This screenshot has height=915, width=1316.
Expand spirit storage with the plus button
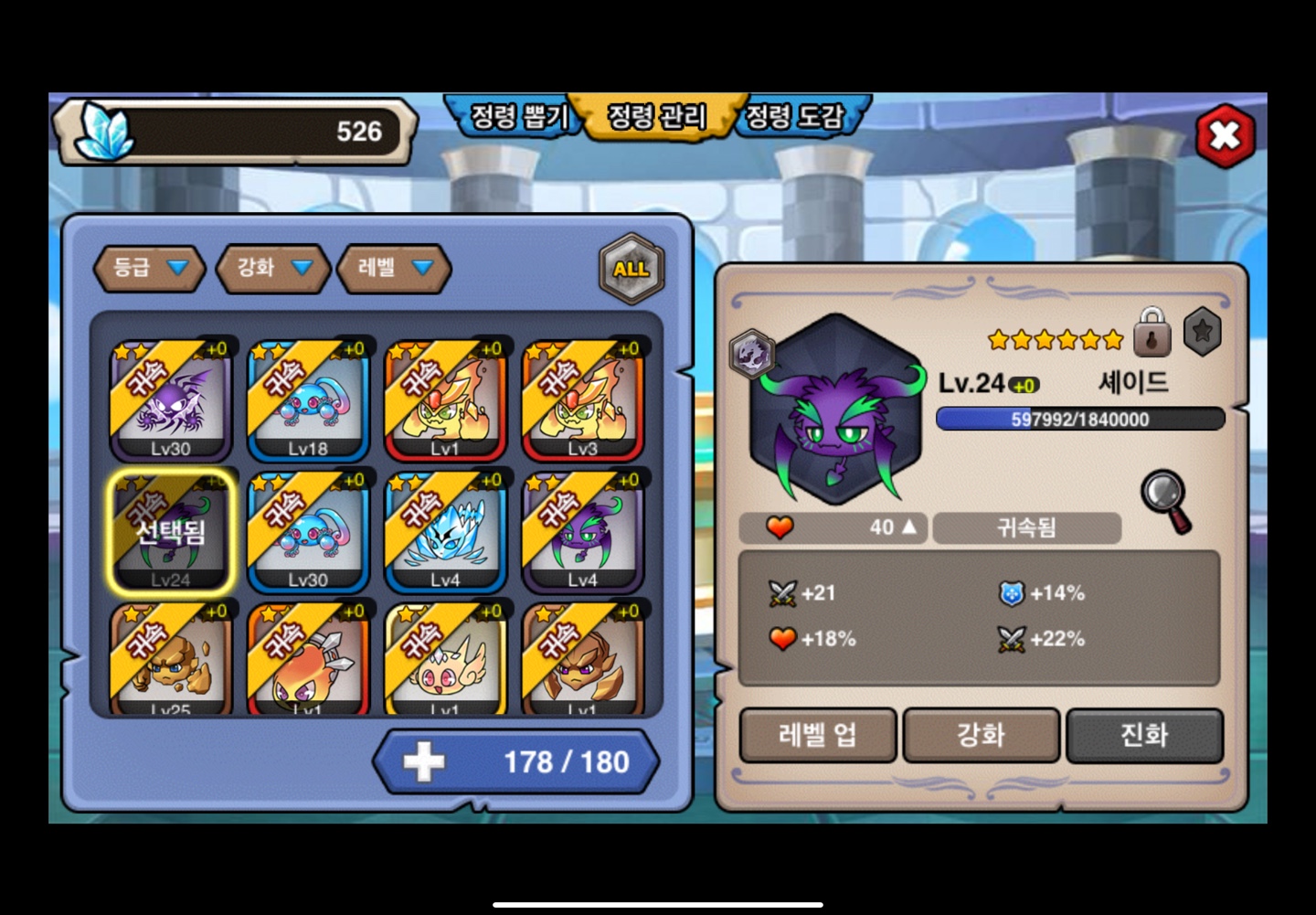point(424,761)
